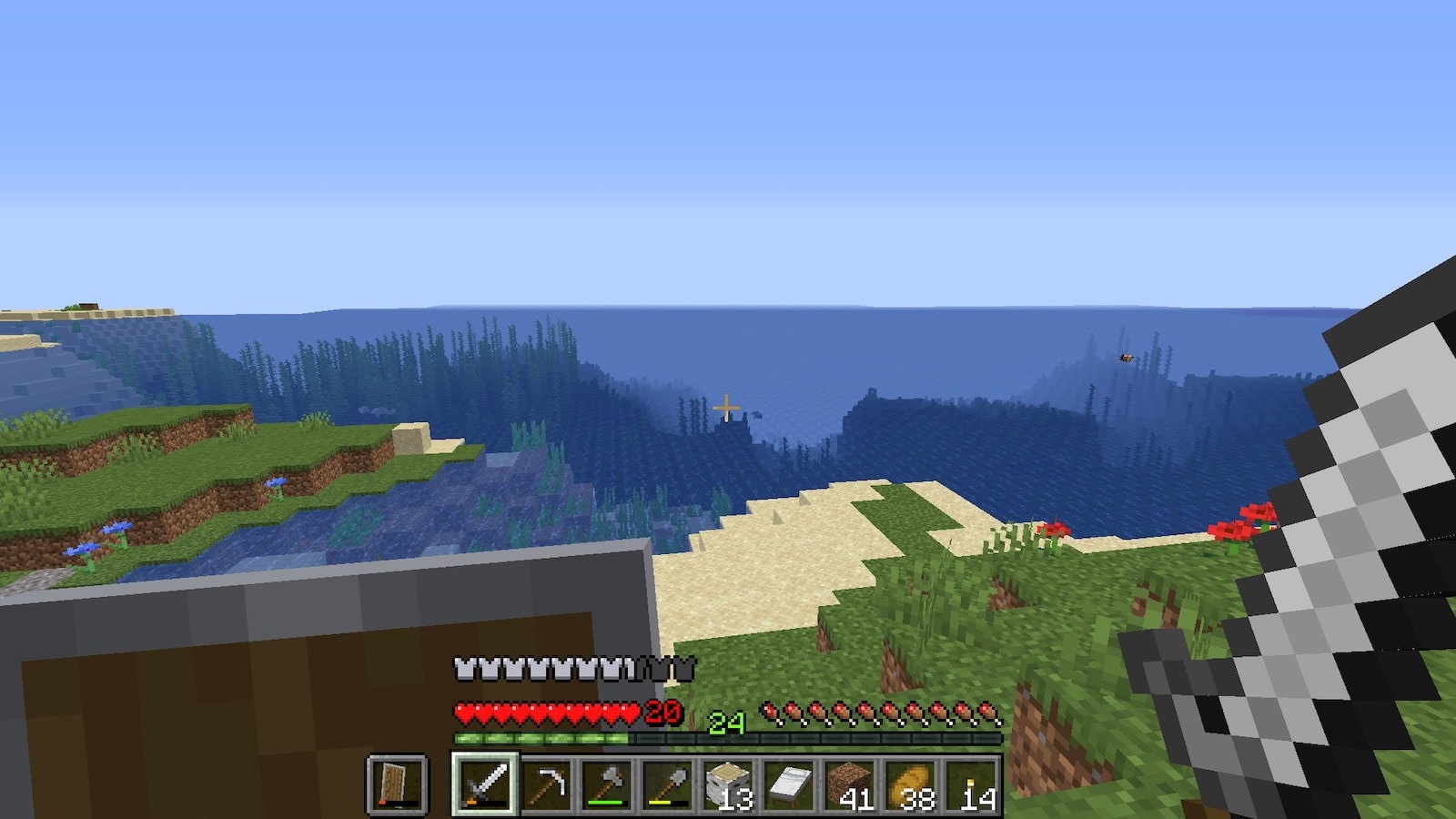
Task: Choose the bread stack of 38
Action: [x=912, y=784]
